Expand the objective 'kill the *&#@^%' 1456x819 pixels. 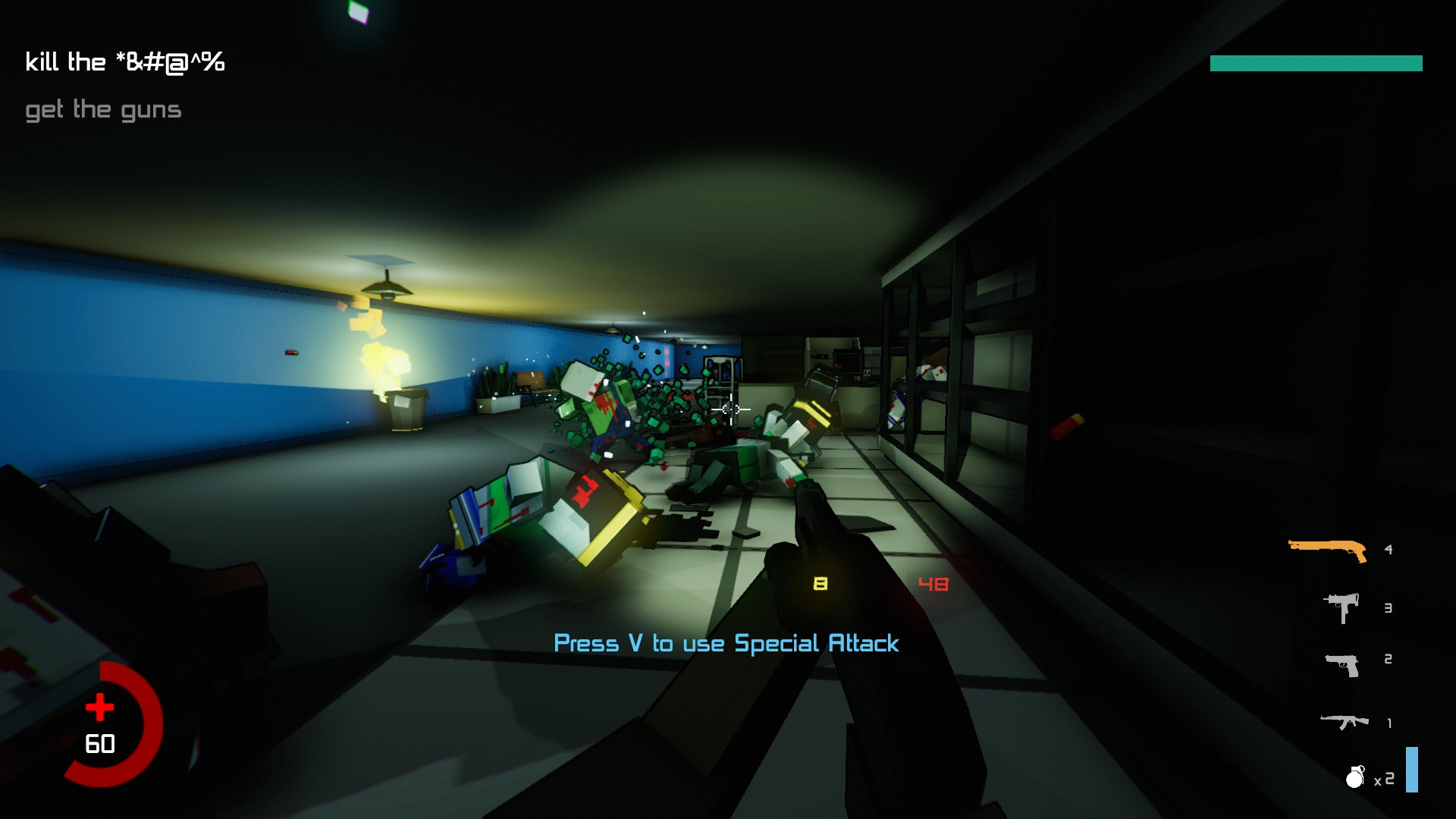pyautogui.click(x=125, y=62)
